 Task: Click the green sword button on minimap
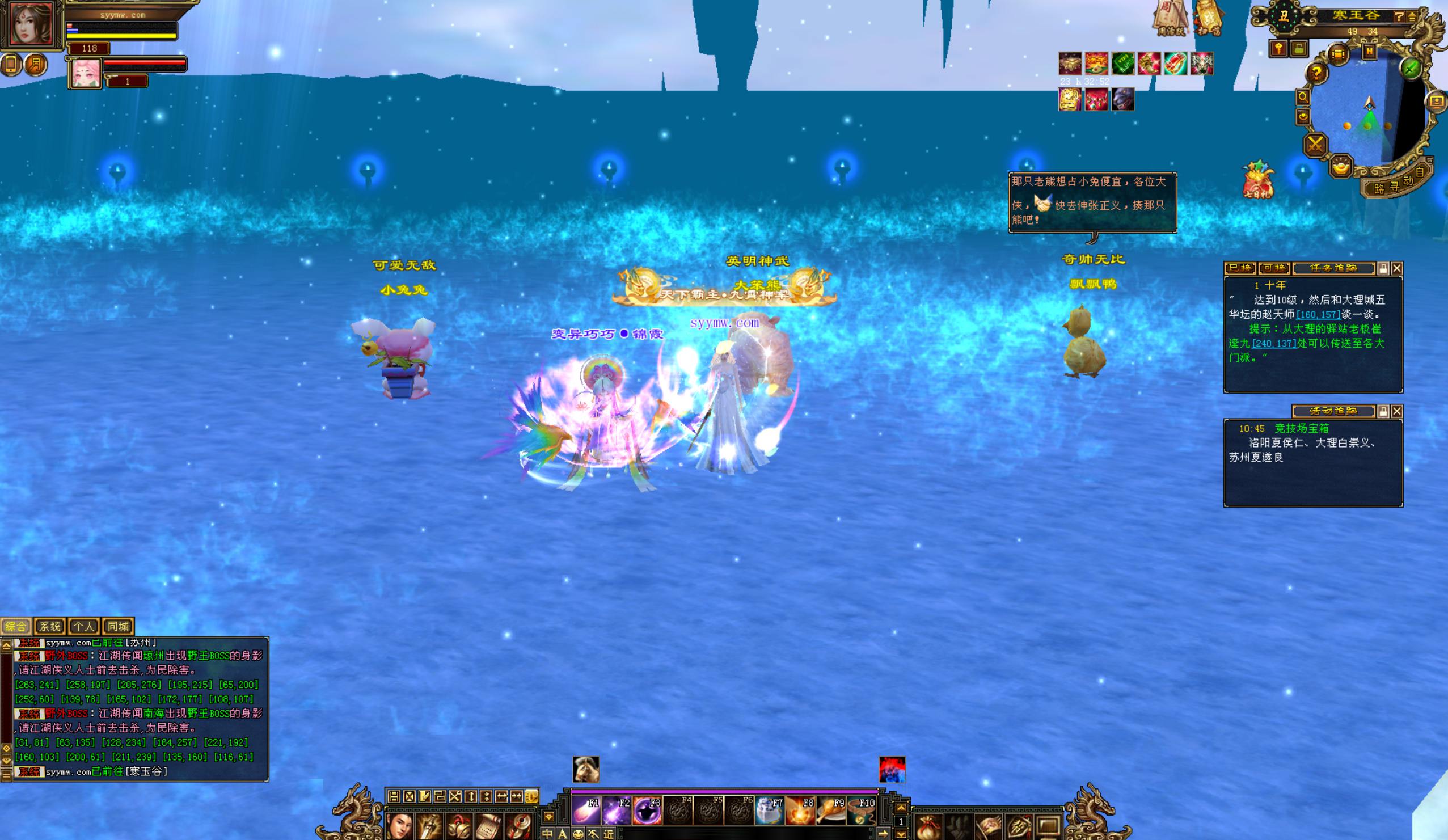pyautogui.click(x=1411, y=69)
